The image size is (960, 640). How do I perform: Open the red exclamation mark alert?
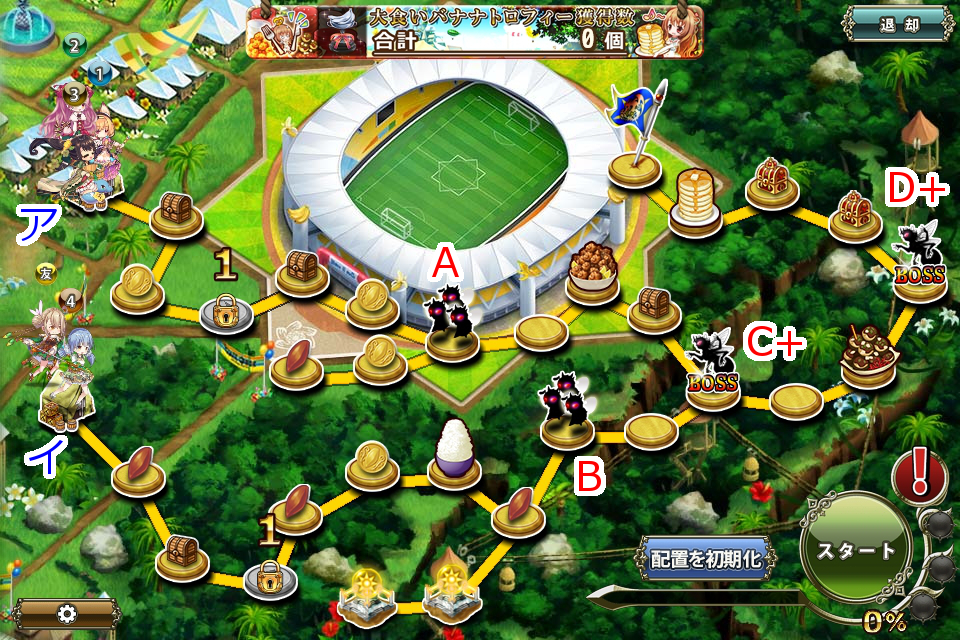[x=912, y=473]
